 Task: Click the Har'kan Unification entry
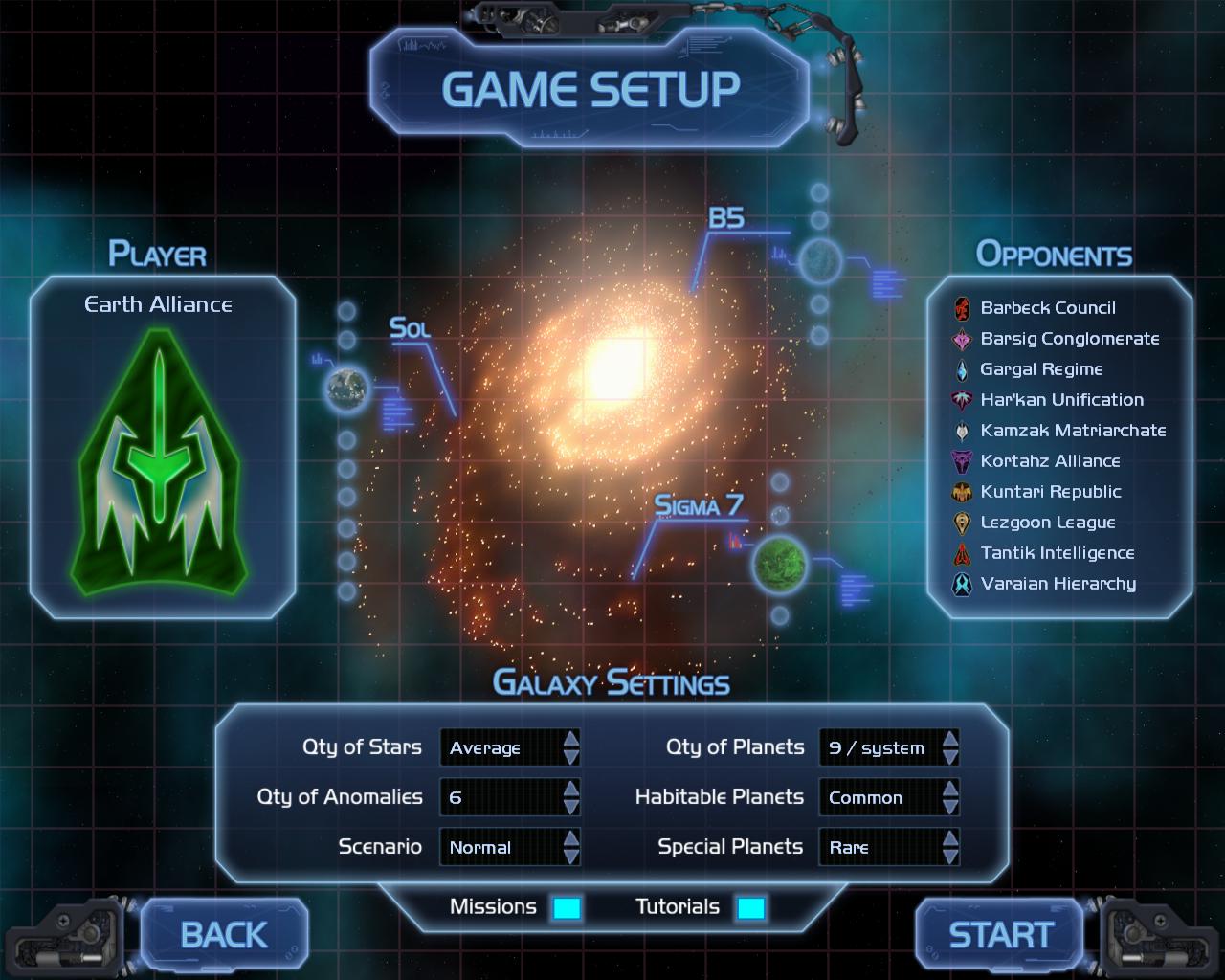[x=1061, y=400]
